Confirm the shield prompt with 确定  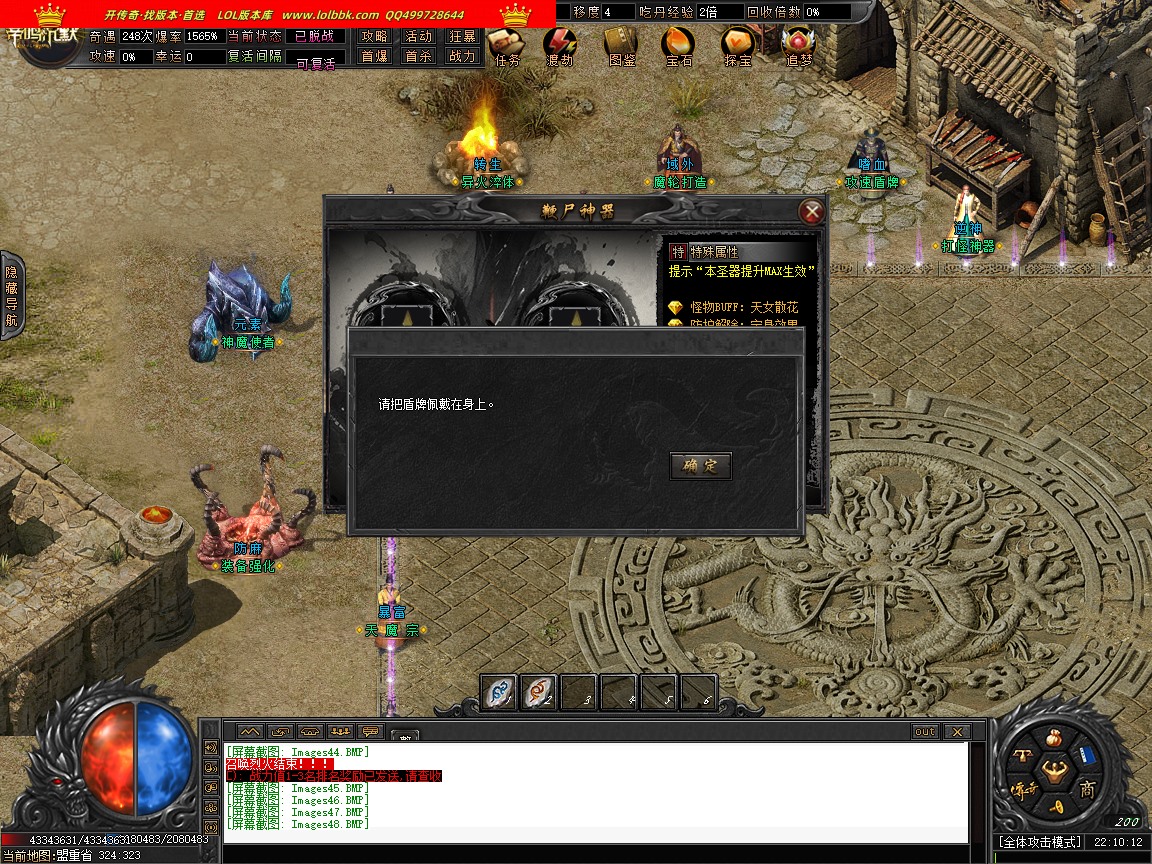tap(700, 466)
